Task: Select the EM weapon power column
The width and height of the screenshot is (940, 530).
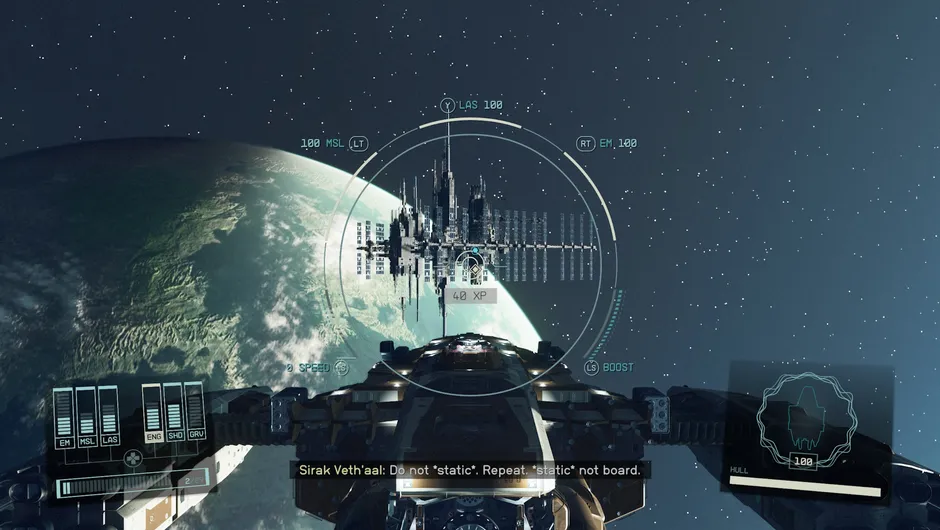Action: point(64,416)
